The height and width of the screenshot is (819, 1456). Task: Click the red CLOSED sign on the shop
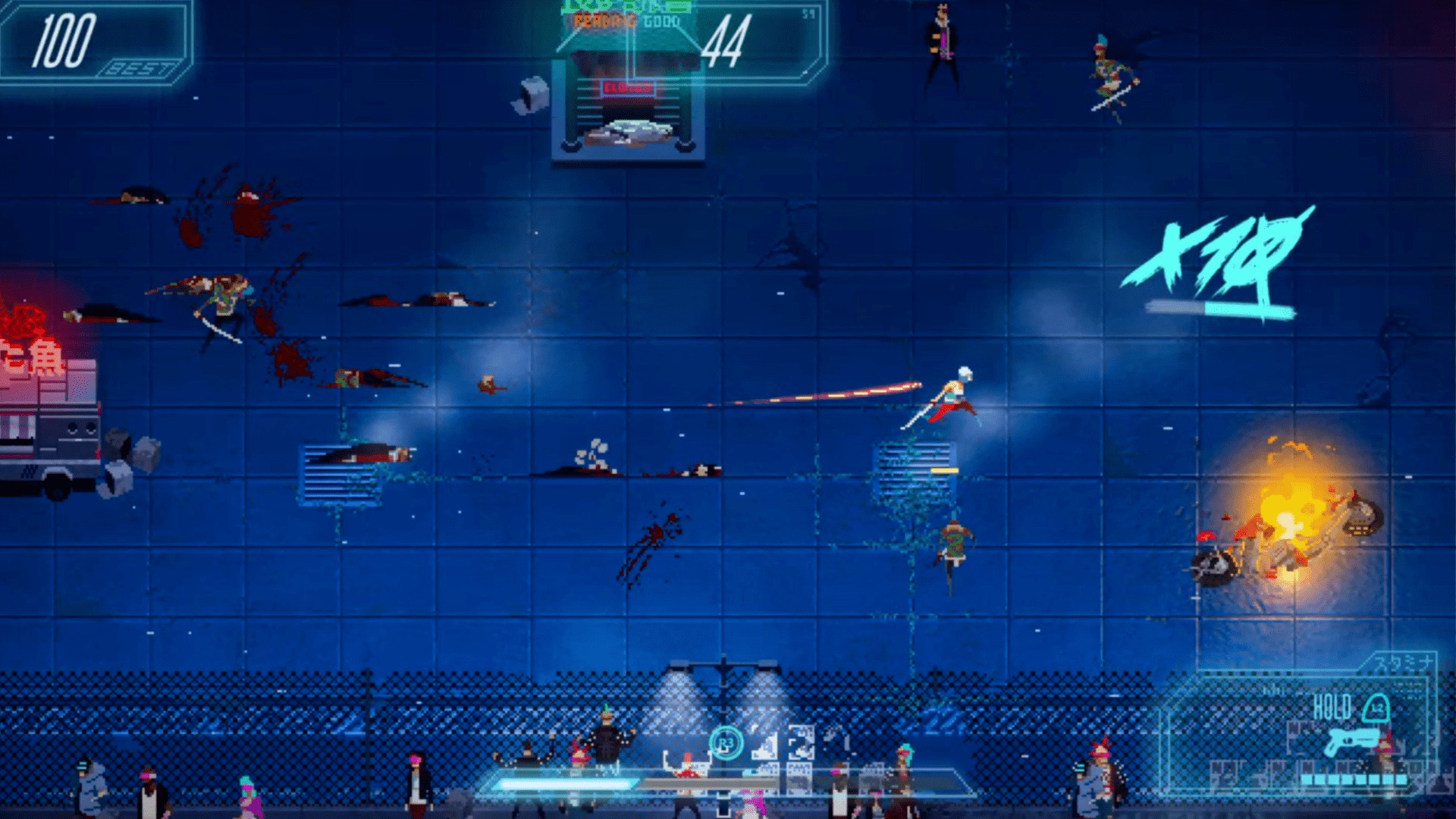(628, 86)
